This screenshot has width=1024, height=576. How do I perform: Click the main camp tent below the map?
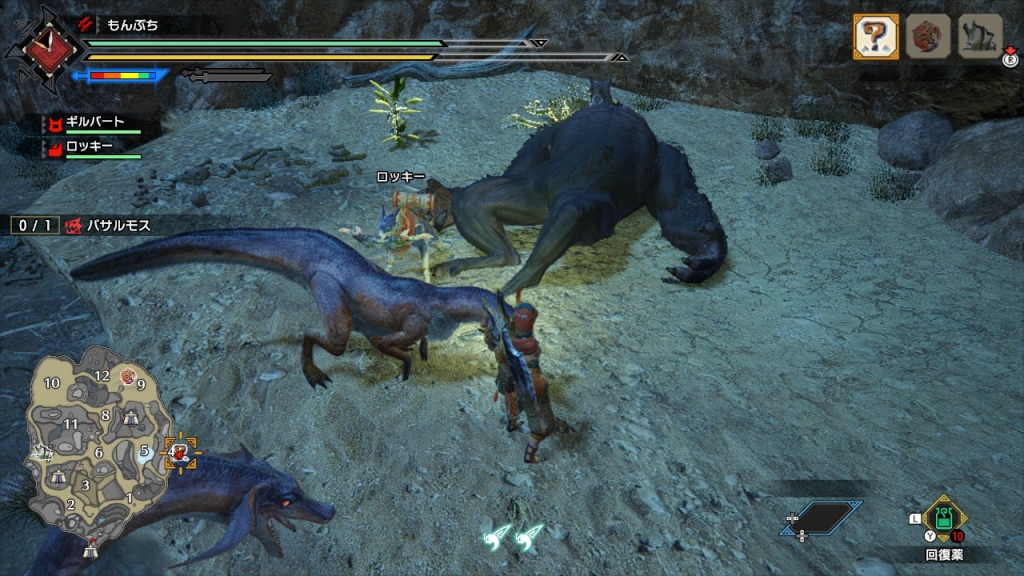(x=90, y=546)
